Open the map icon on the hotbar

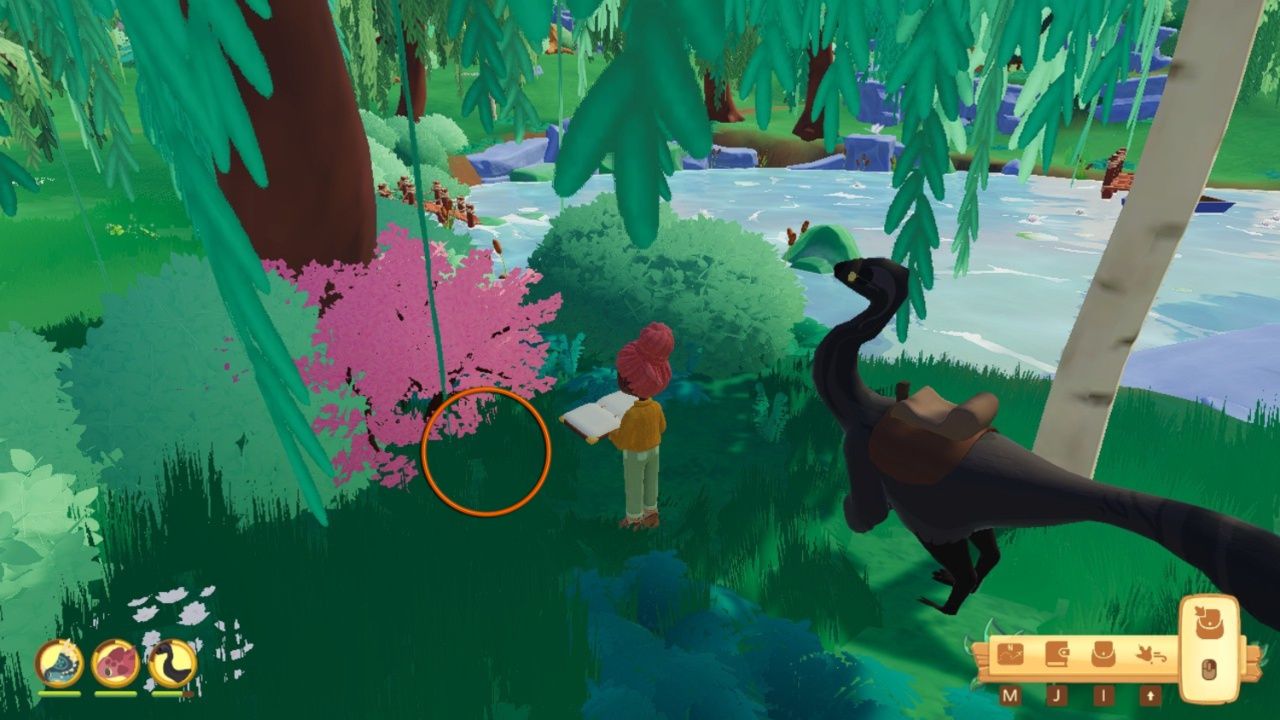tap(1010, 654)
